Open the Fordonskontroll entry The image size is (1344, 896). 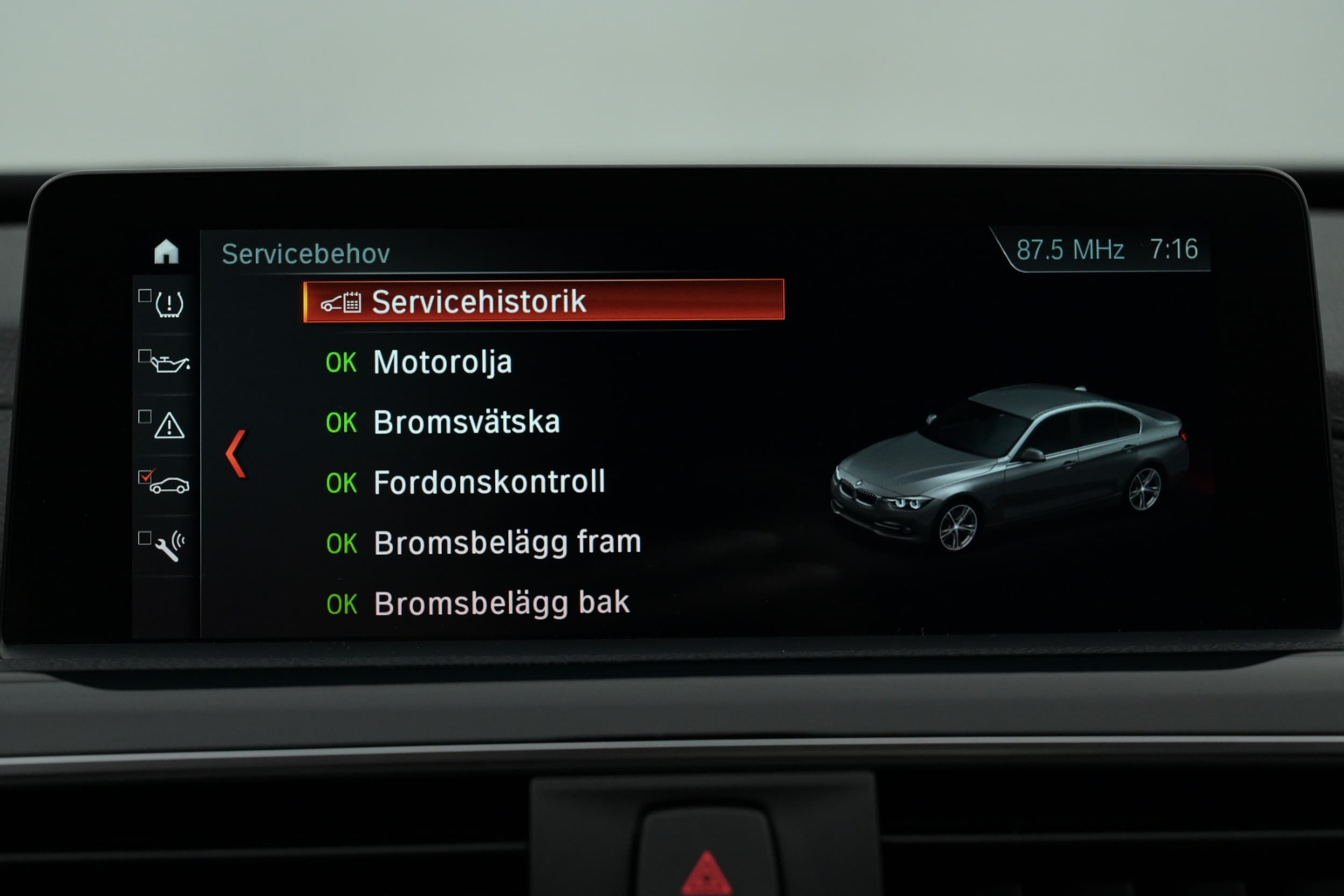489,482
